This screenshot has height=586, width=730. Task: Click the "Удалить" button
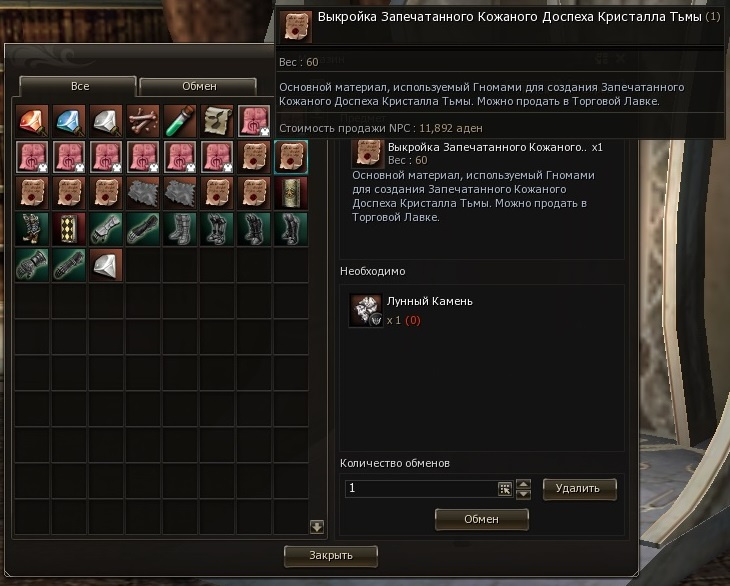[x=579, y=488]
